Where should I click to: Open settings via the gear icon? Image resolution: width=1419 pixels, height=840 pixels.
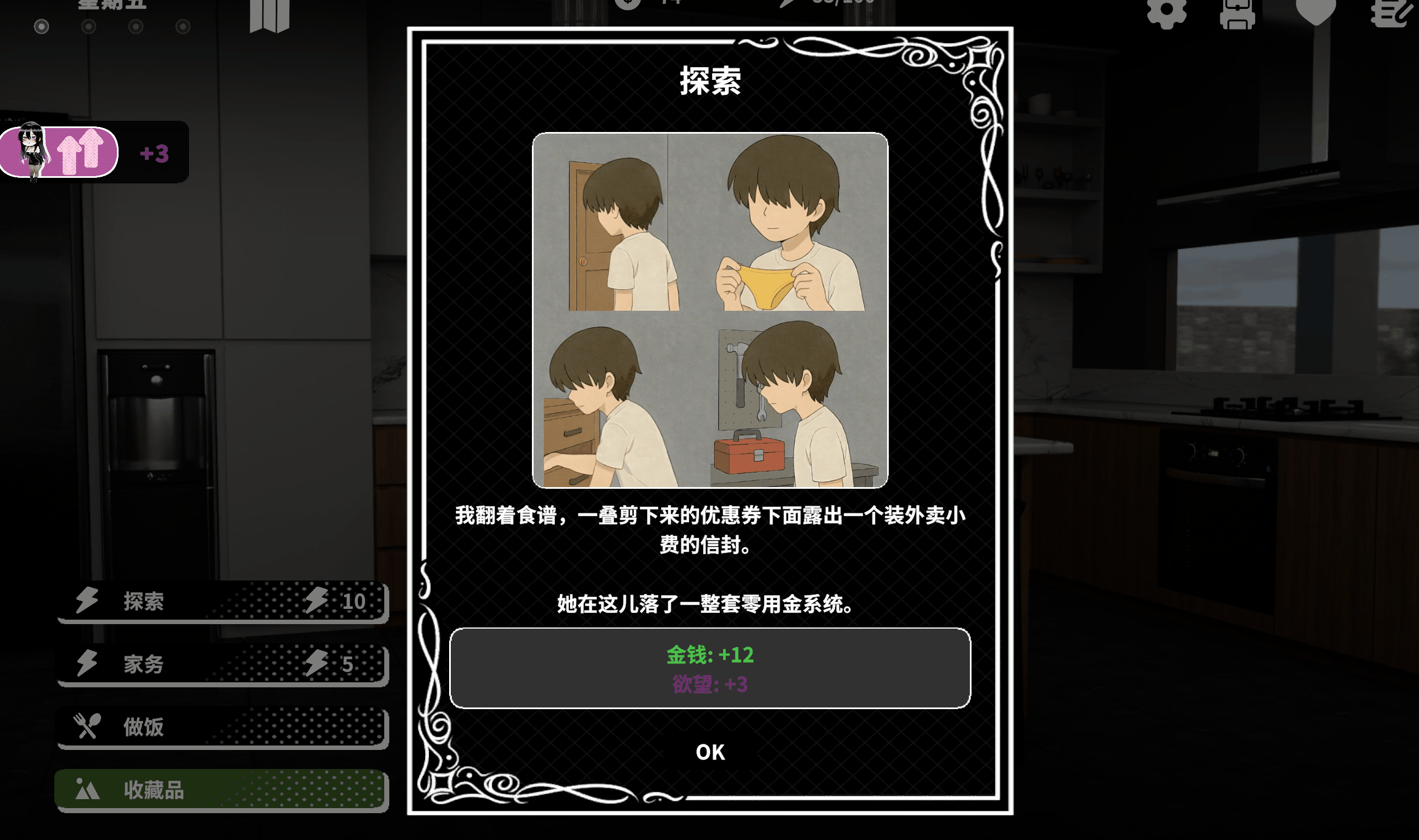[x=1166, y=12]
